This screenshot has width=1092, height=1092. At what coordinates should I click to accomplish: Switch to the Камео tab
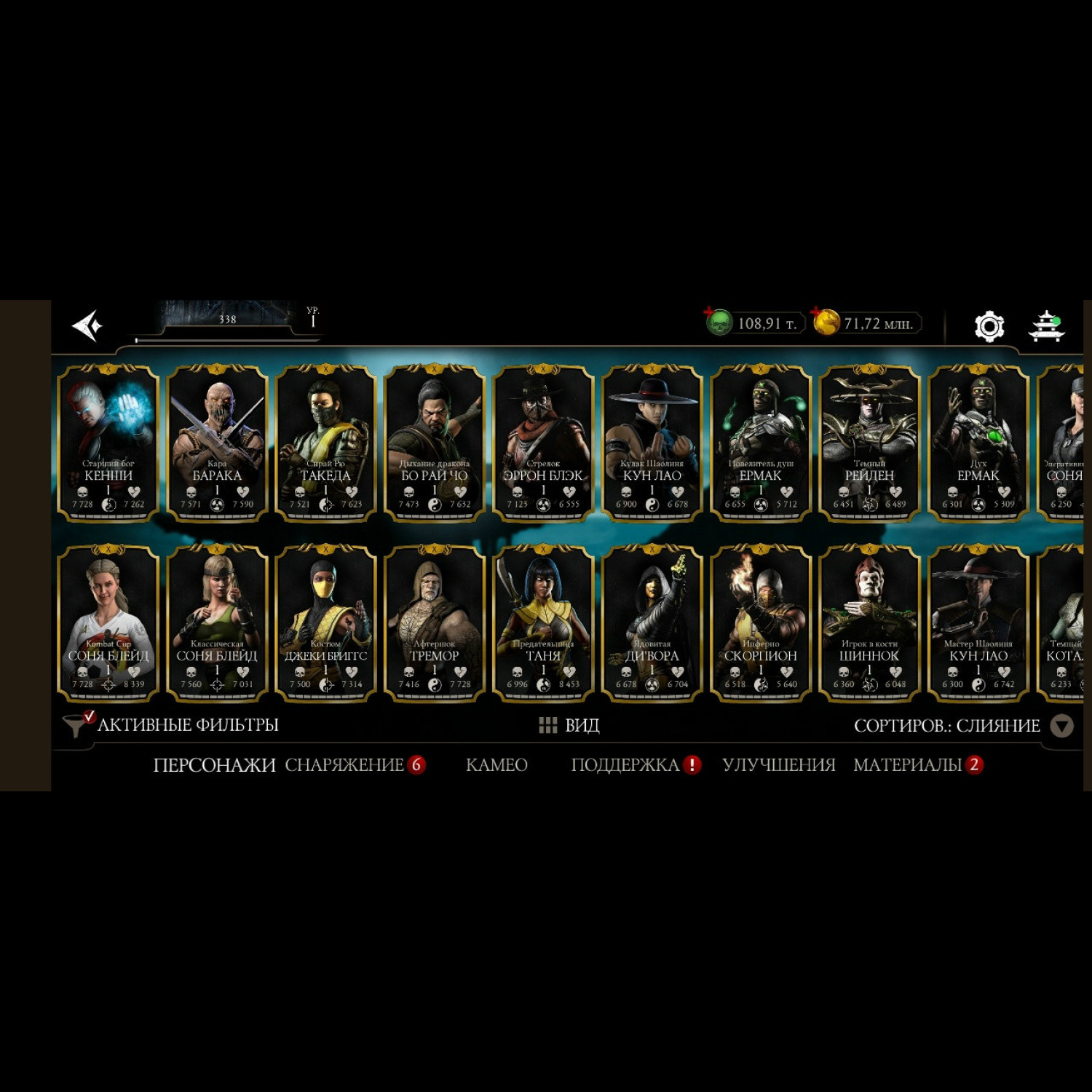click(x=496, y=765)
